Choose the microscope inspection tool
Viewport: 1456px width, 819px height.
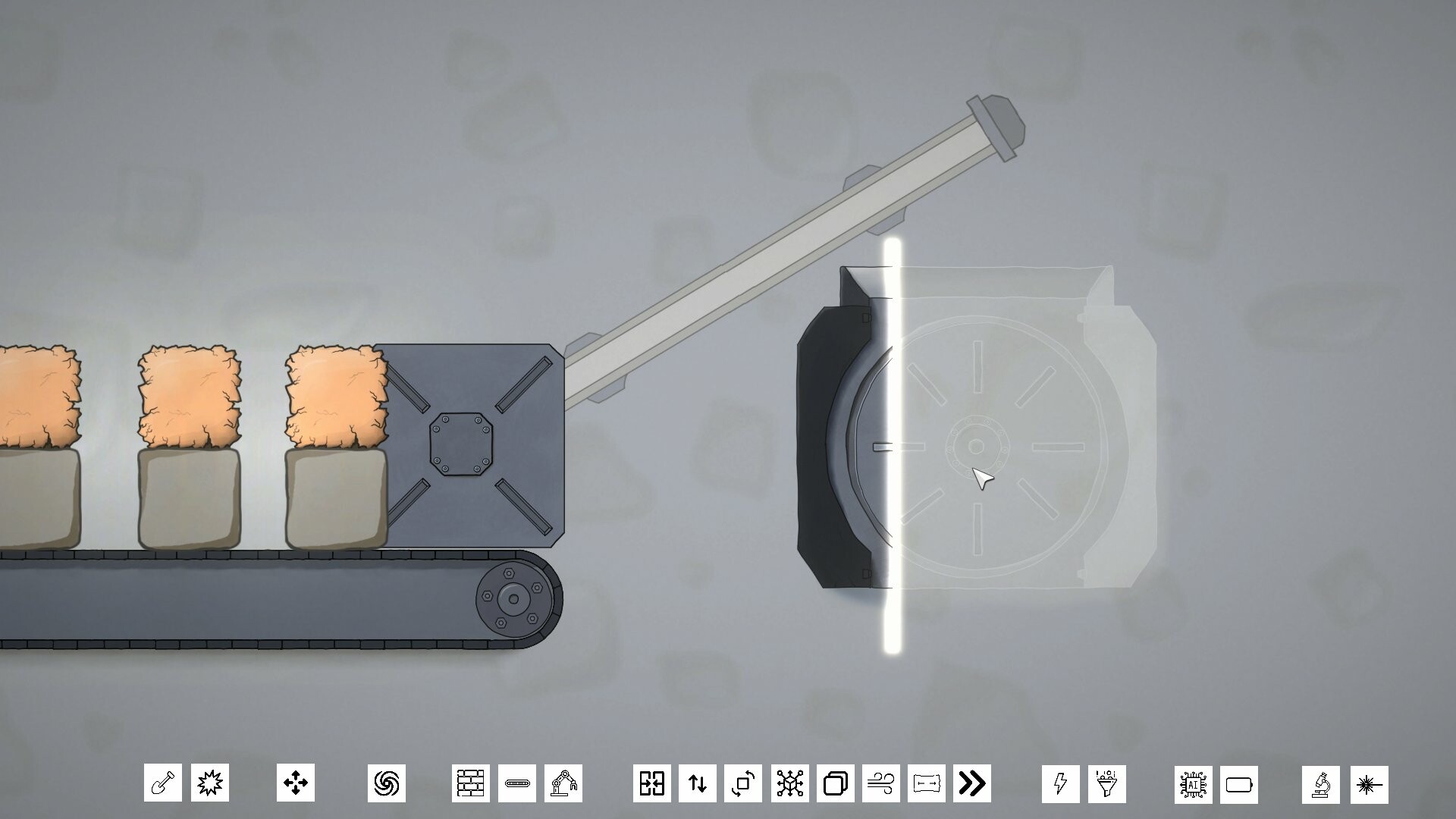1321,783
